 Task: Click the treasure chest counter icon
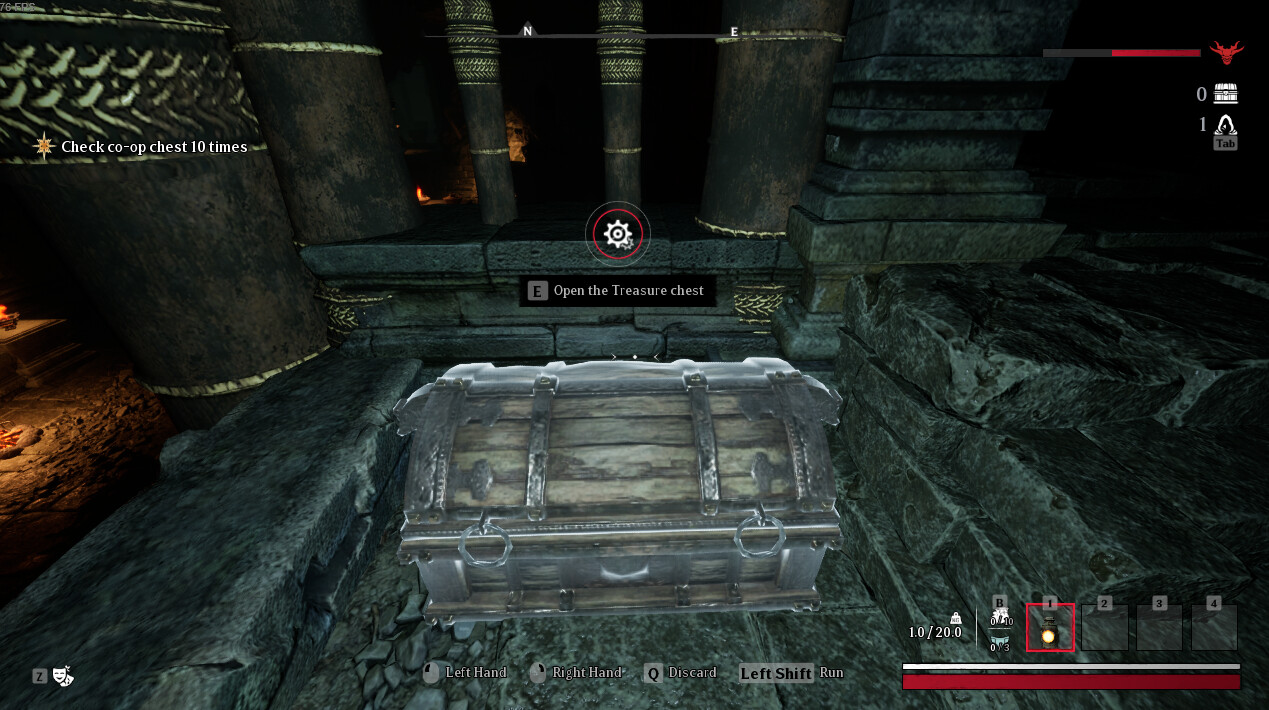click(x=1225, y=94)
